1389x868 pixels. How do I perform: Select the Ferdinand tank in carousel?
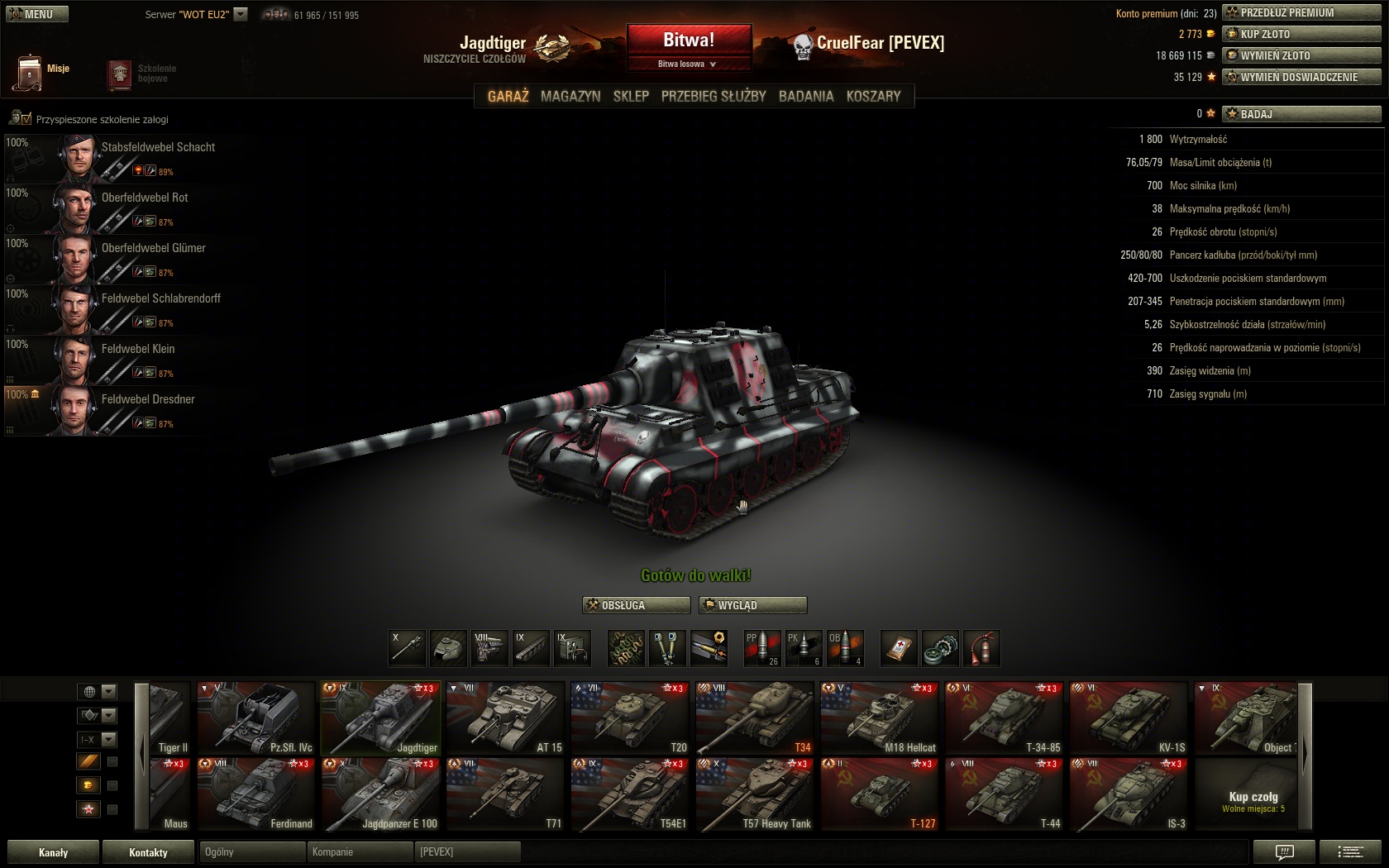click(x=255, y=794)
